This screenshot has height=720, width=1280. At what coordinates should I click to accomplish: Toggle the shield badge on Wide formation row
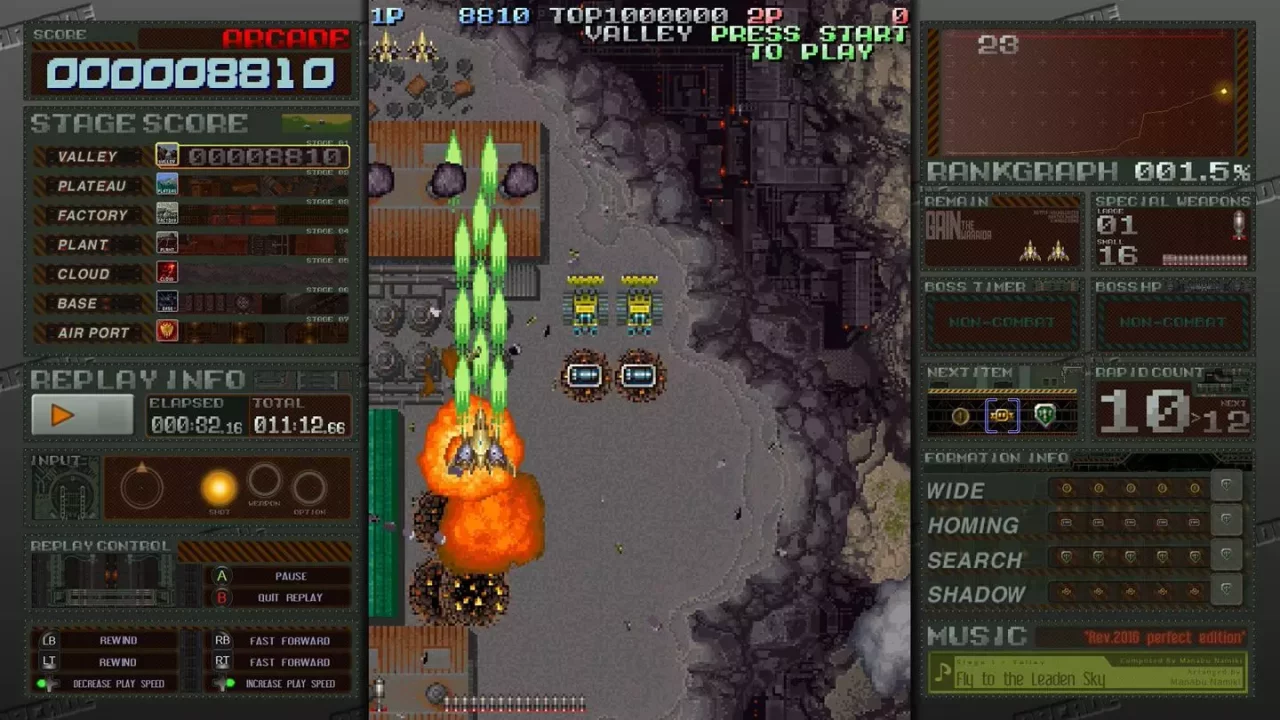point(1227,486)
